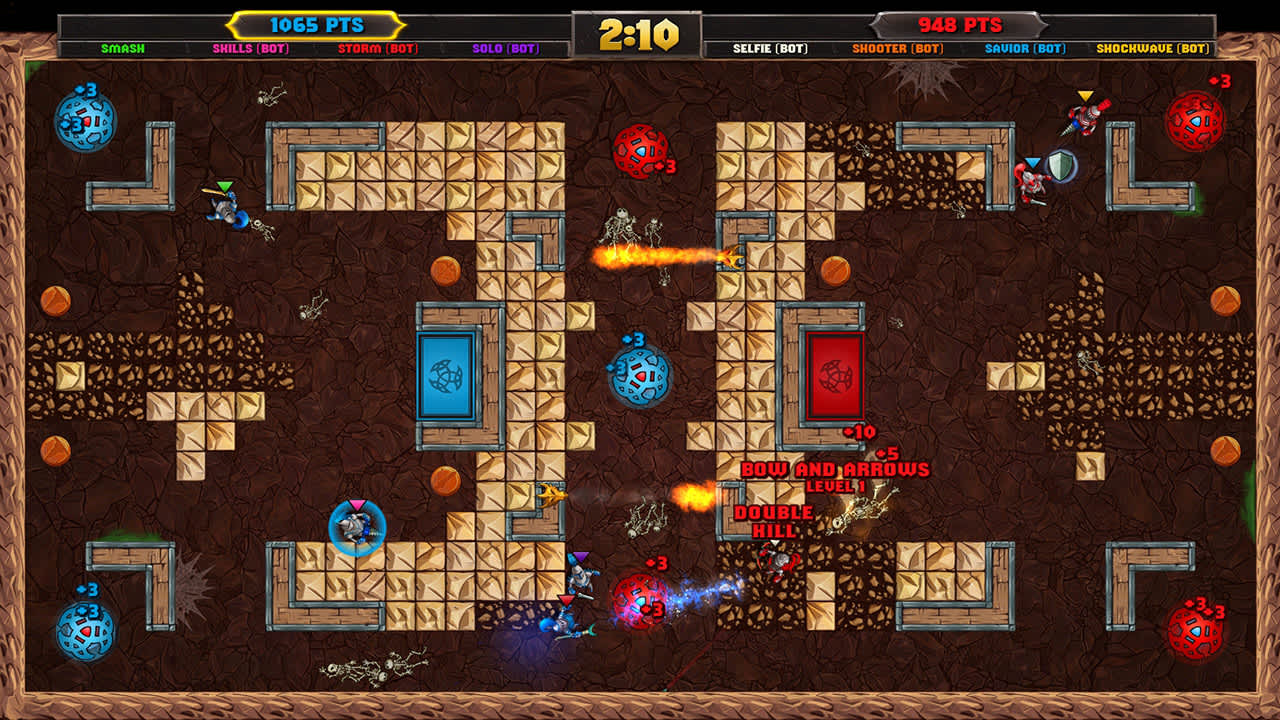Click the orange coin below the top-left walls
Viewport: 1280px width, 720px height.
(x=55, y=300)
